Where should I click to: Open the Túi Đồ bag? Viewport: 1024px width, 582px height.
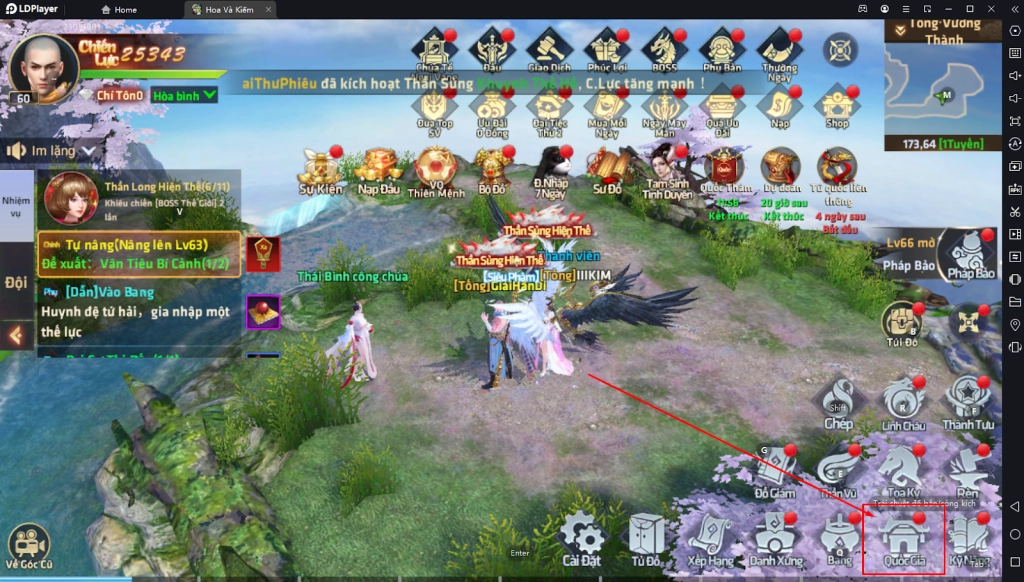point(900,324)
